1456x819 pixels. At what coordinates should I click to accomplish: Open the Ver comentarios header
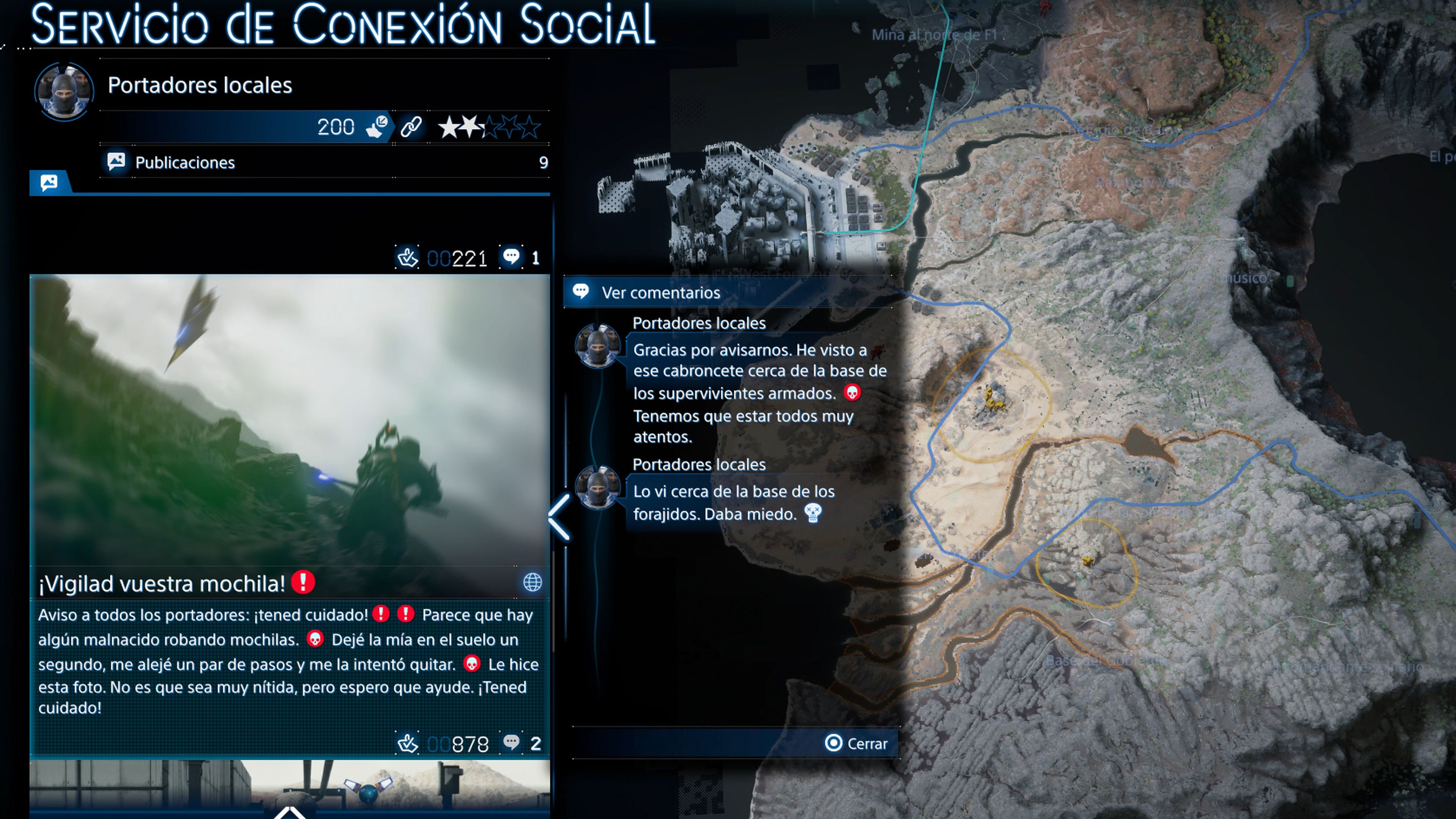click(x=660, y=293)
